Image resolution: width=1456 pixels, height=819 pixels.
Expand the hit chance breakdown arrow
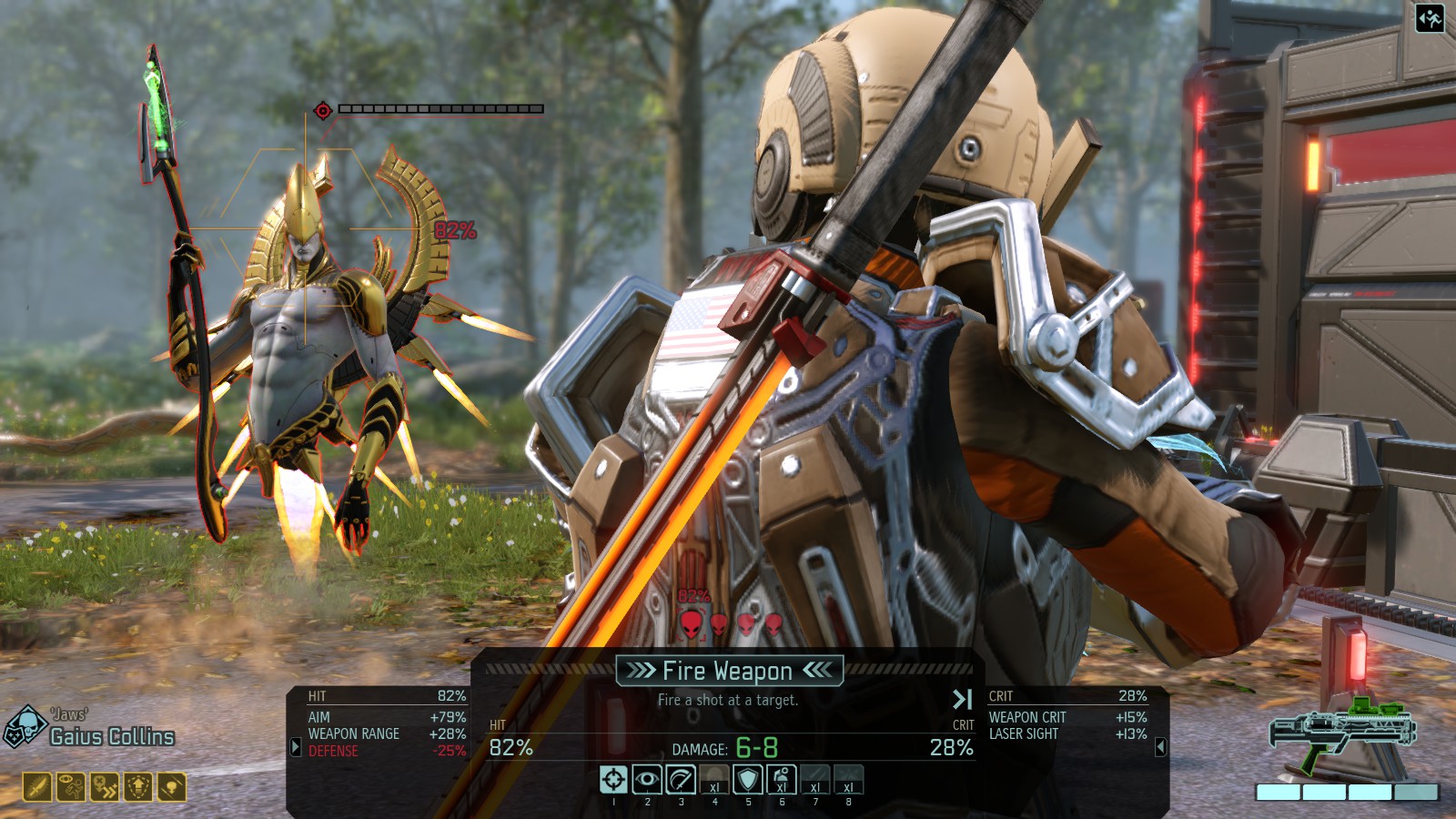coord(295,747)
